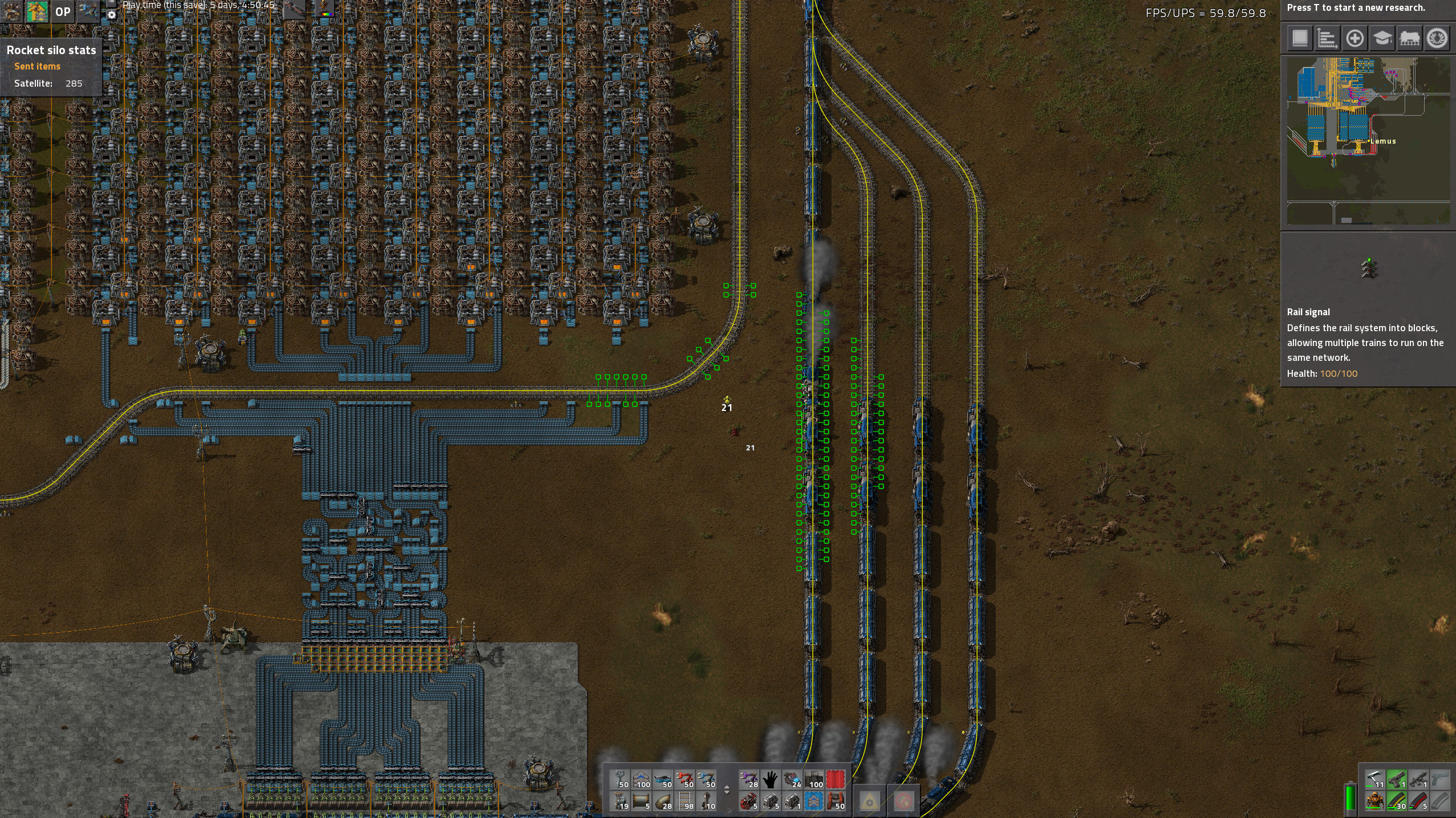Select the purple stack inserter slot
Image resolution: width=1456 pixels, height=818 pixels.
(749, 780)
